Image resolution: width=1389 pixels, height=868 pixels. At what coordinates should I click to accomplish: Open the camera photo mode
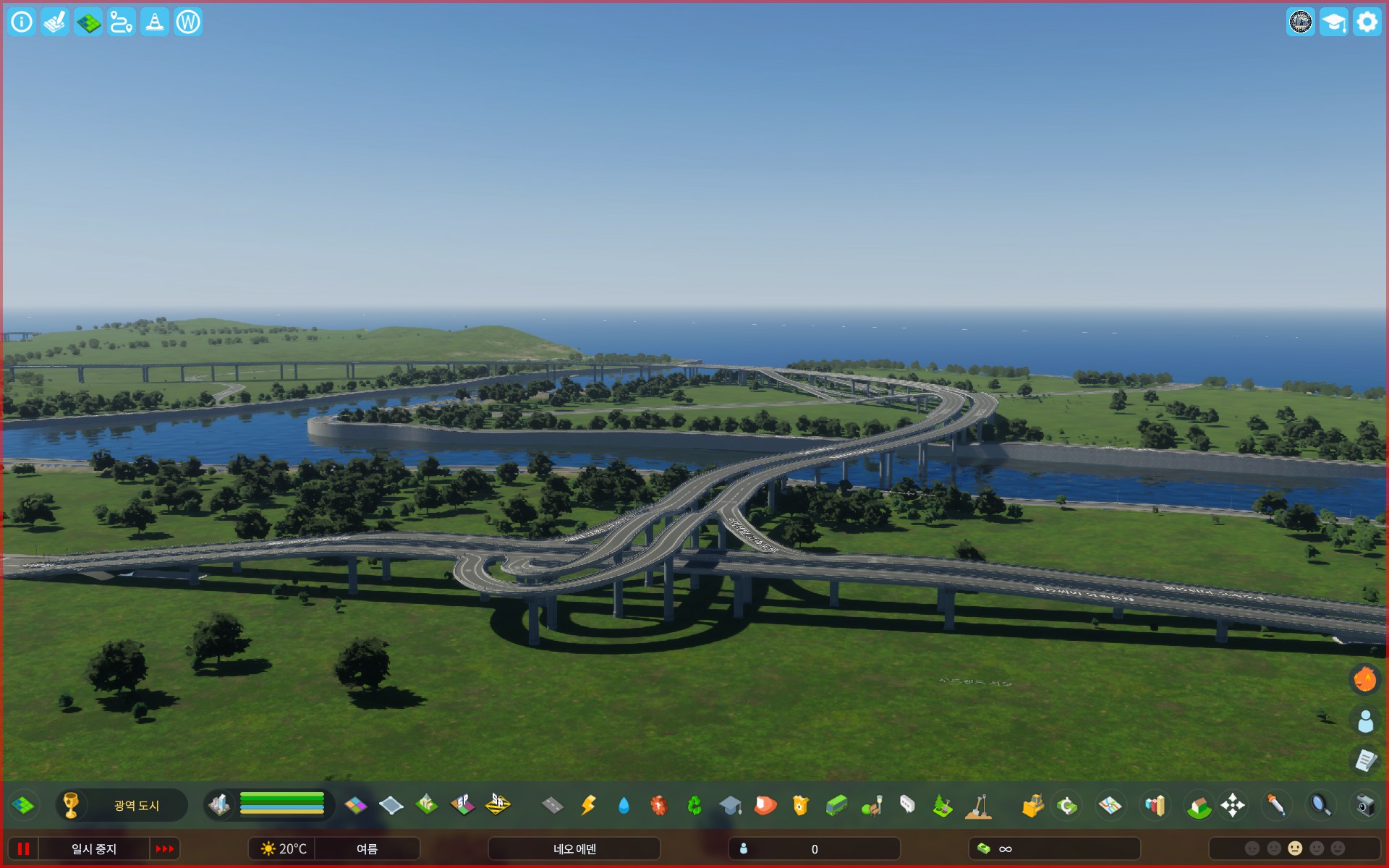tap(1364, 805)
